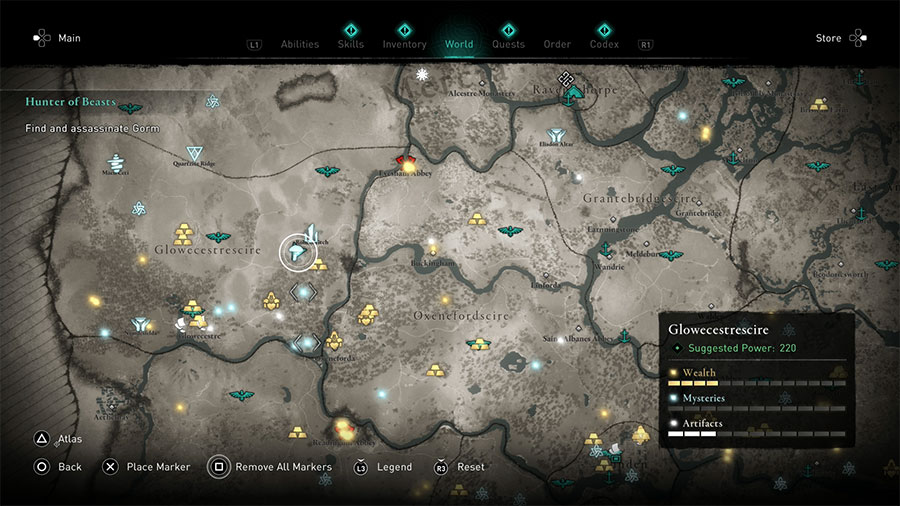Select the Elisdon Altar map marker
Screen dimensions: 900x506
tap(554, 135)
